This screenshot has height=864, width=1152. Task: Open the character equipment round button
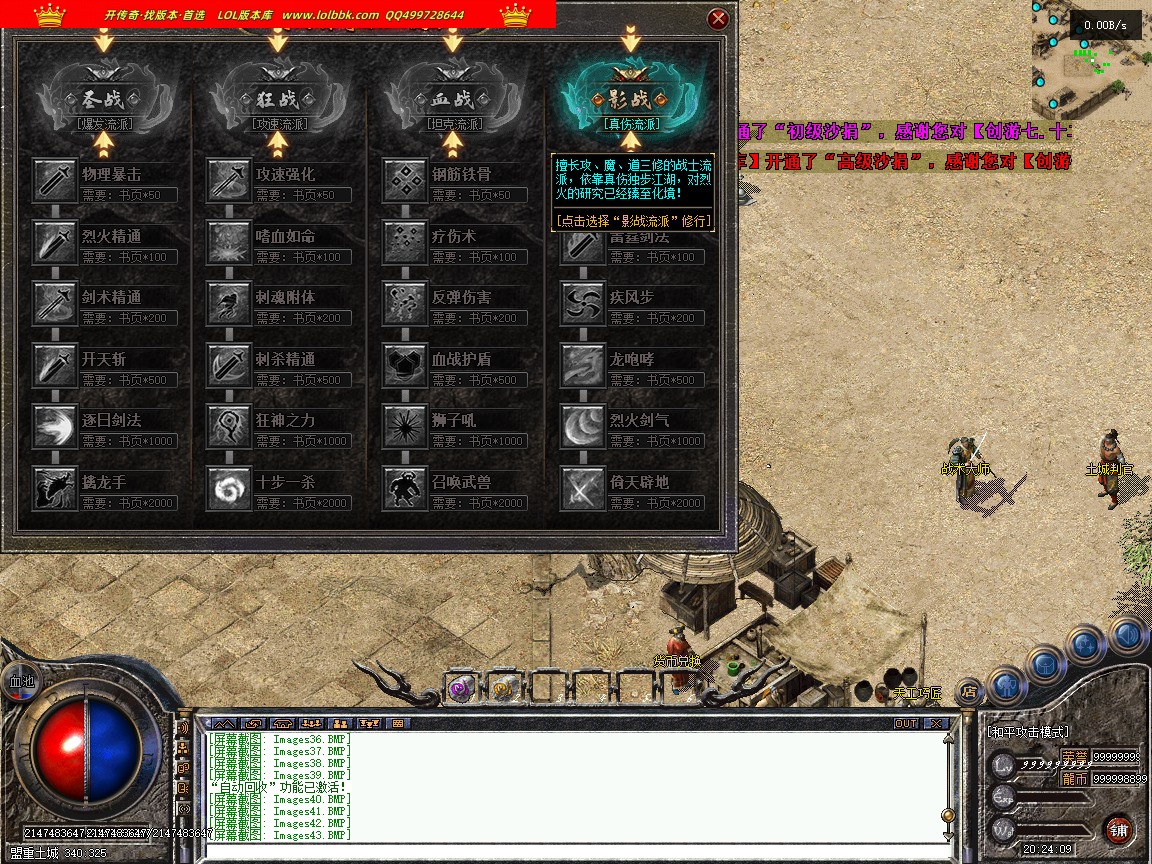click(1008, 685)
